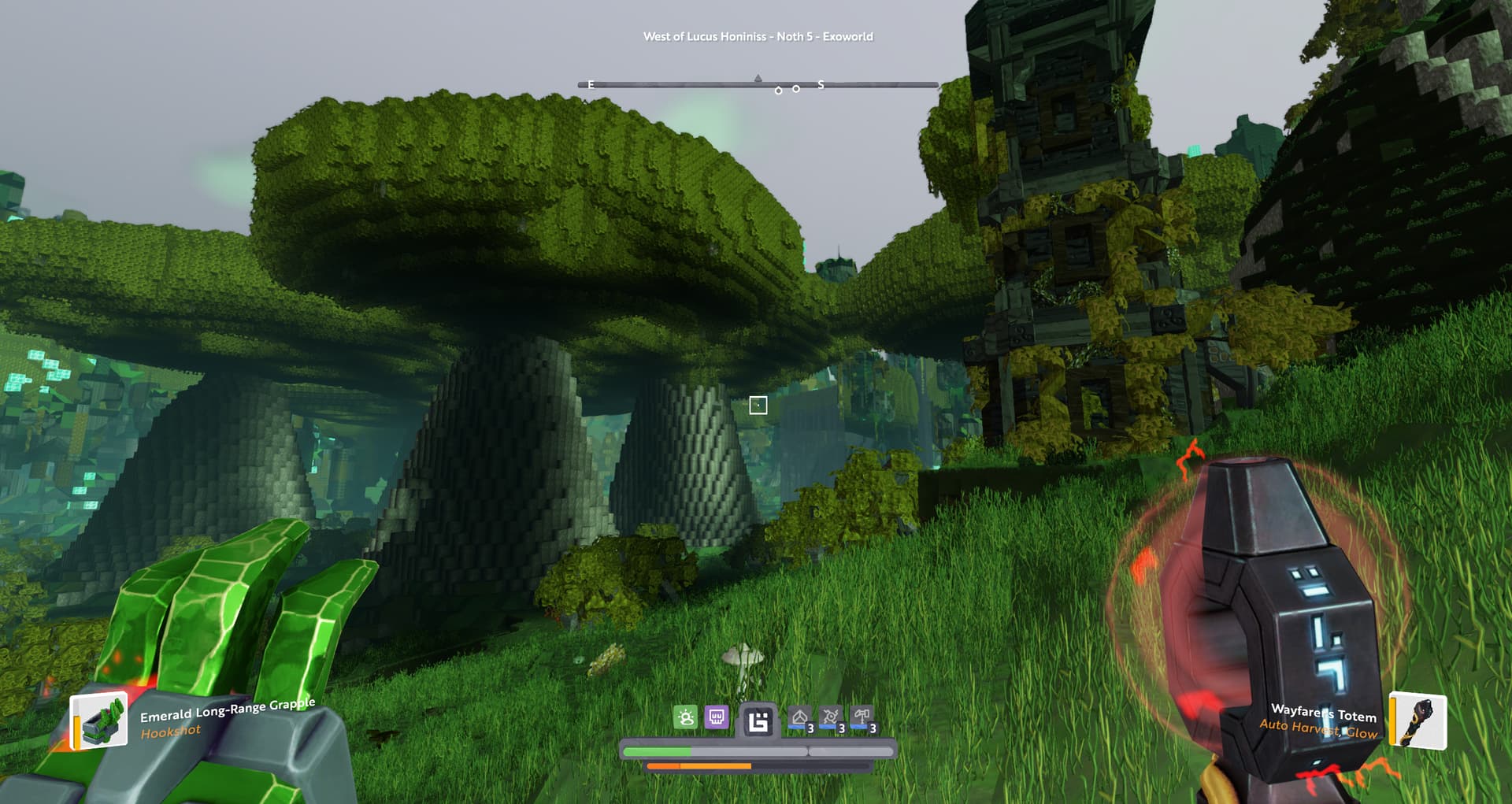Open the central glyph character emblem
The width and height of the screenshot is (1512, 804).
click(758, 721)
